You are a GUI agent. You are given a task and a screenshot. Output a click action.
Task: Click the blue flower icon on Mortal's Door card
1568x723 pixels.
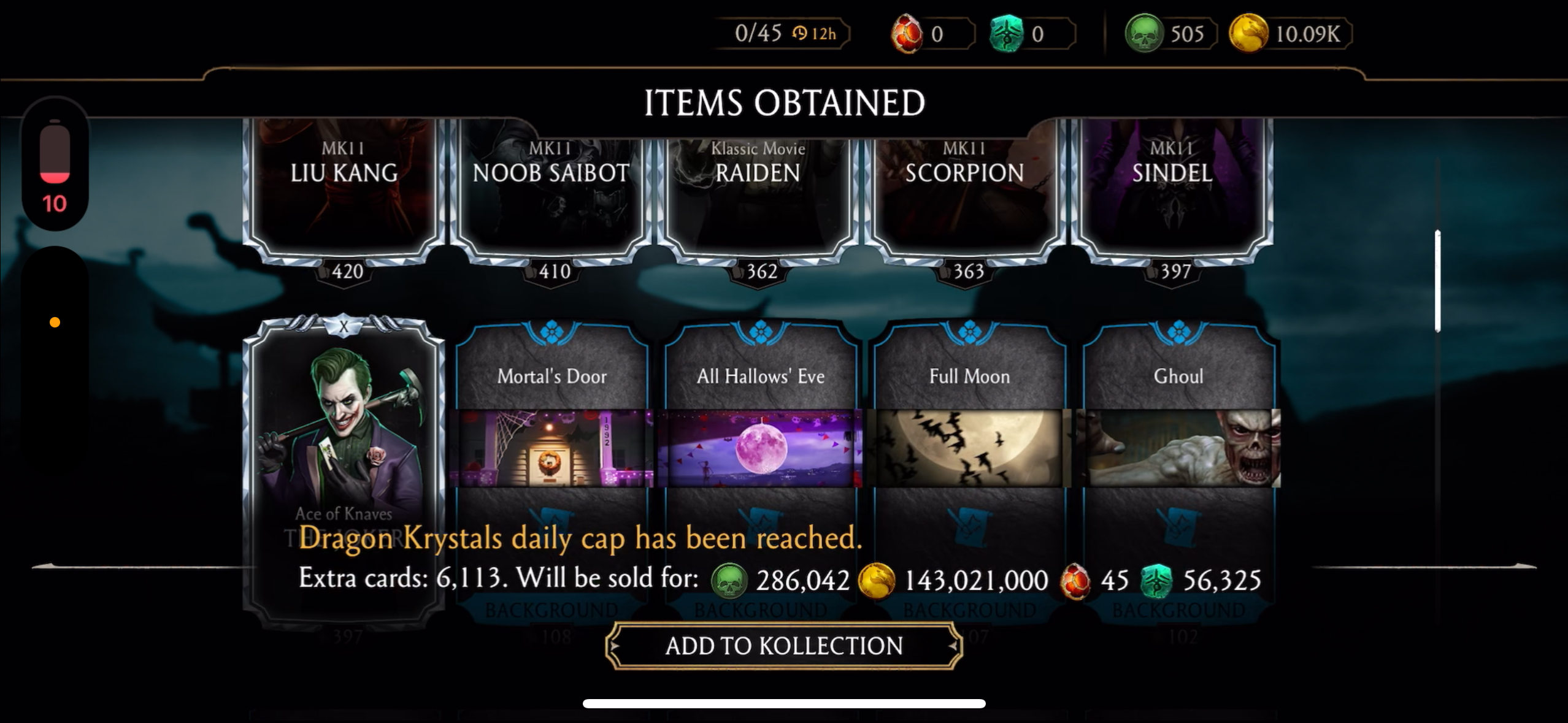pos(550,331)
